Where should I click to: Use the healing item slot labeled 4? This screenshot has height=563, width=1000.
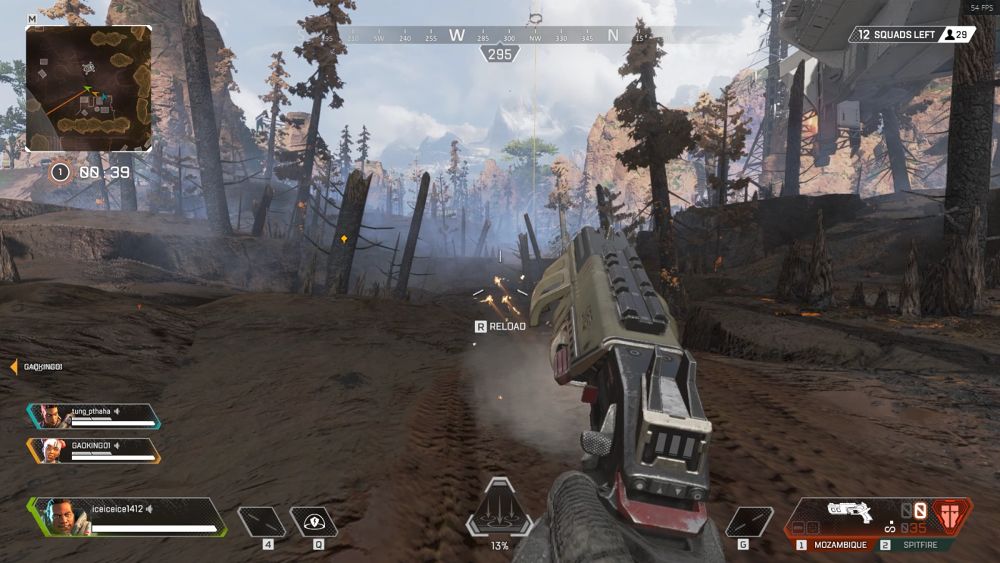click(261, 522)
